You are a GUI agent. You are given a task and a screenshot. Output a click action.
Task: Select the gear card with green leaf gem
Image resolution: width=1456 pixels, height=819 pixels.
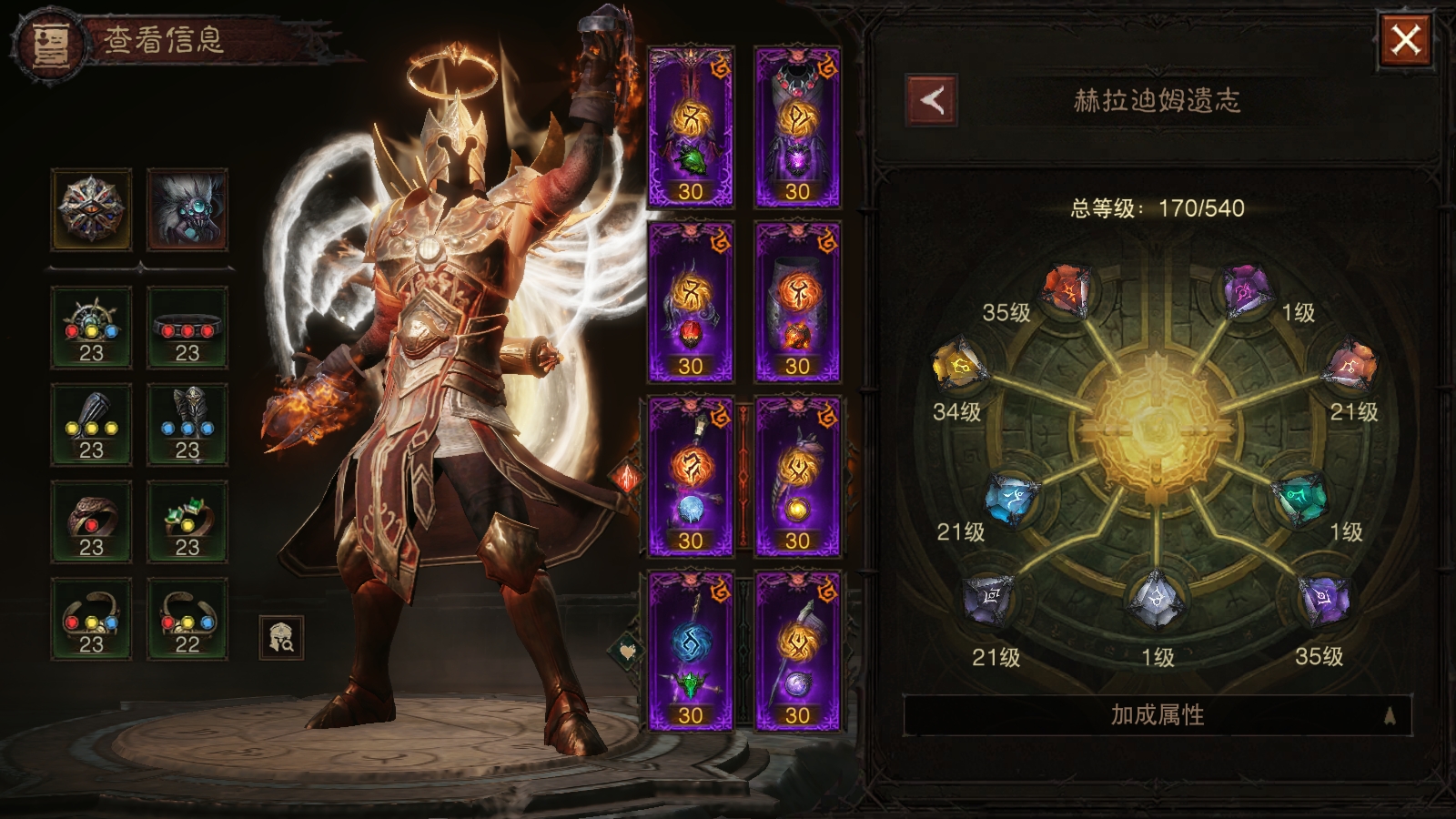(x=691, y=126)
